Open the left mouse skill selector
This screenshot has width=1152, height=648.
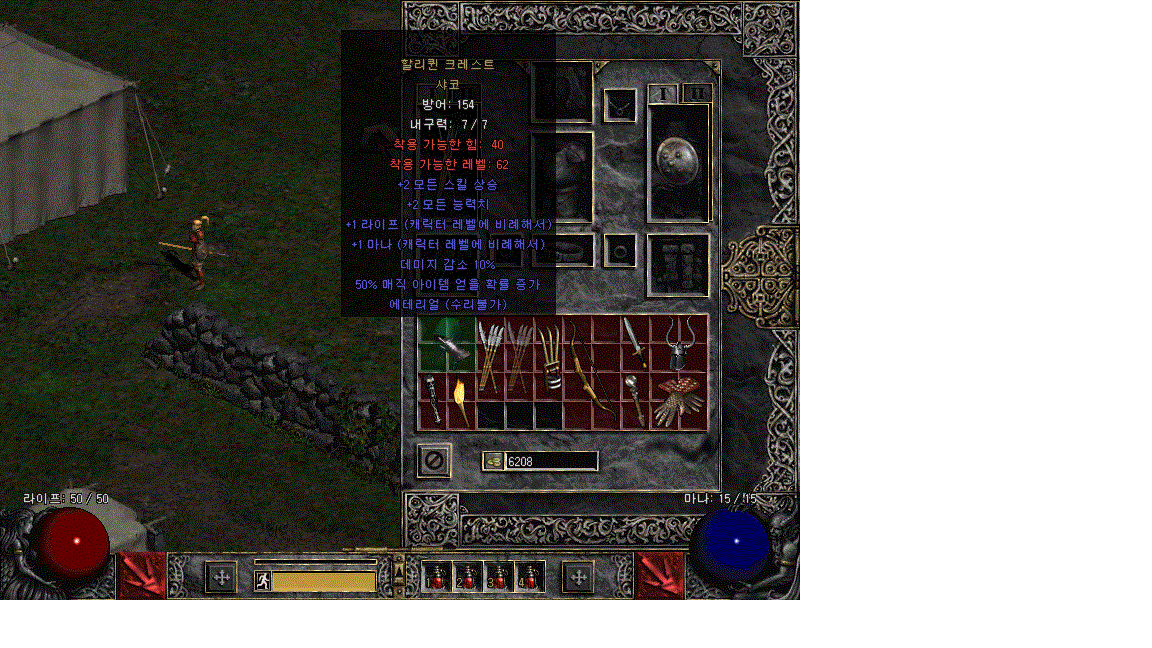click(141, 576)
